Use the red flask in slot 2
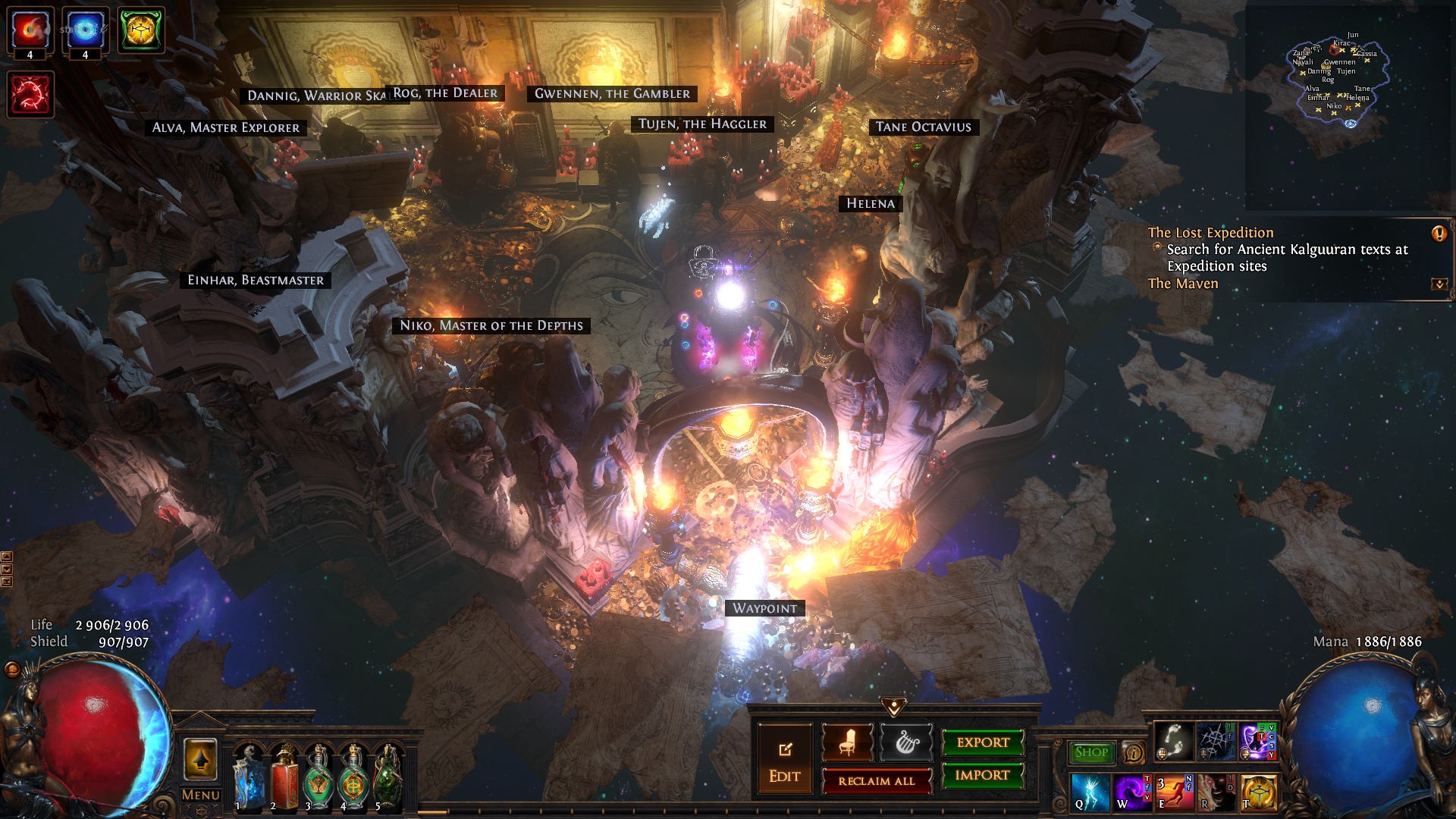The image size is (1456, 819). coord(284,779)
